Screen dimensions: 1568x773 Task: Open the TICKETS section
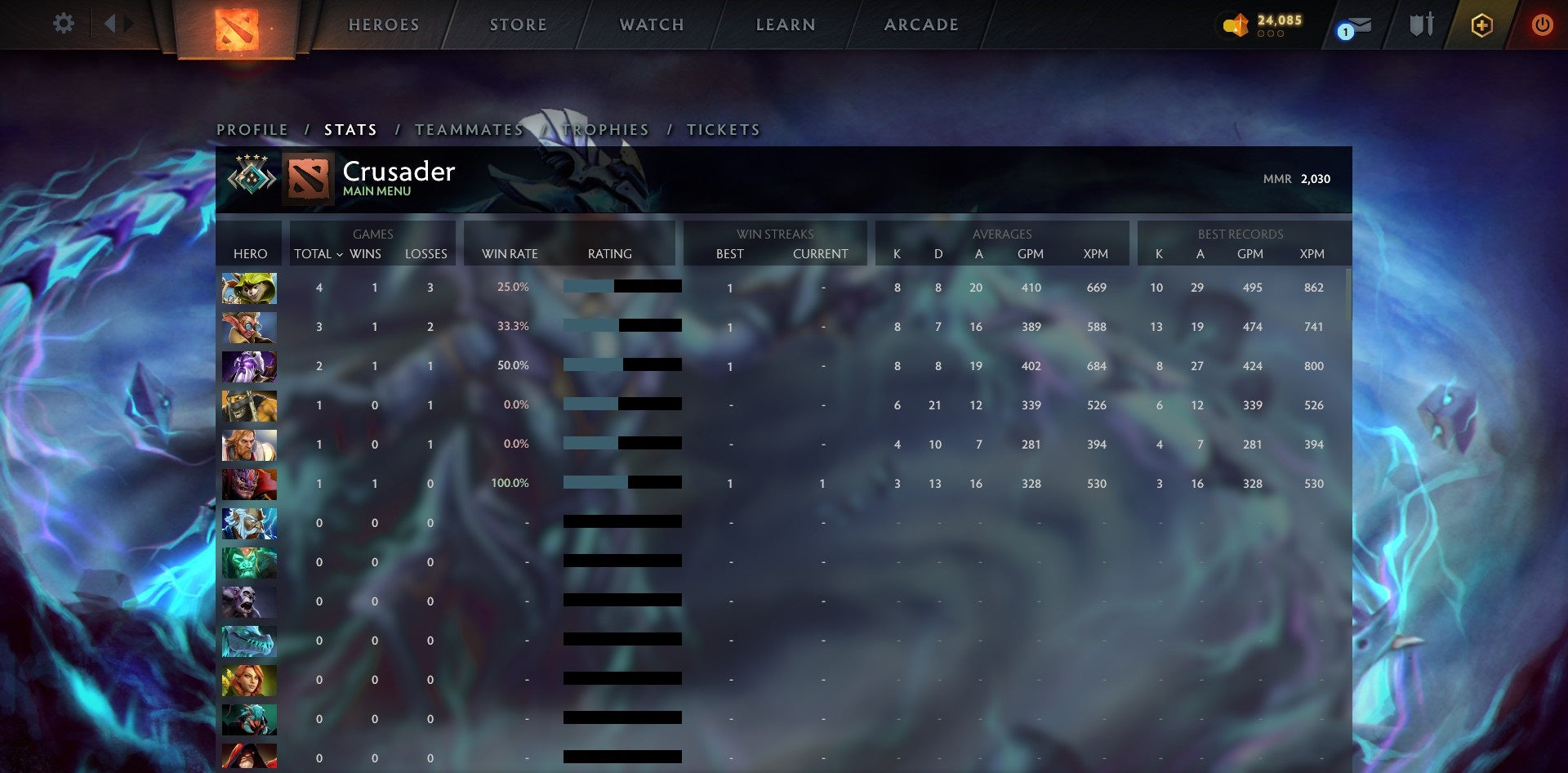[725, 129]
